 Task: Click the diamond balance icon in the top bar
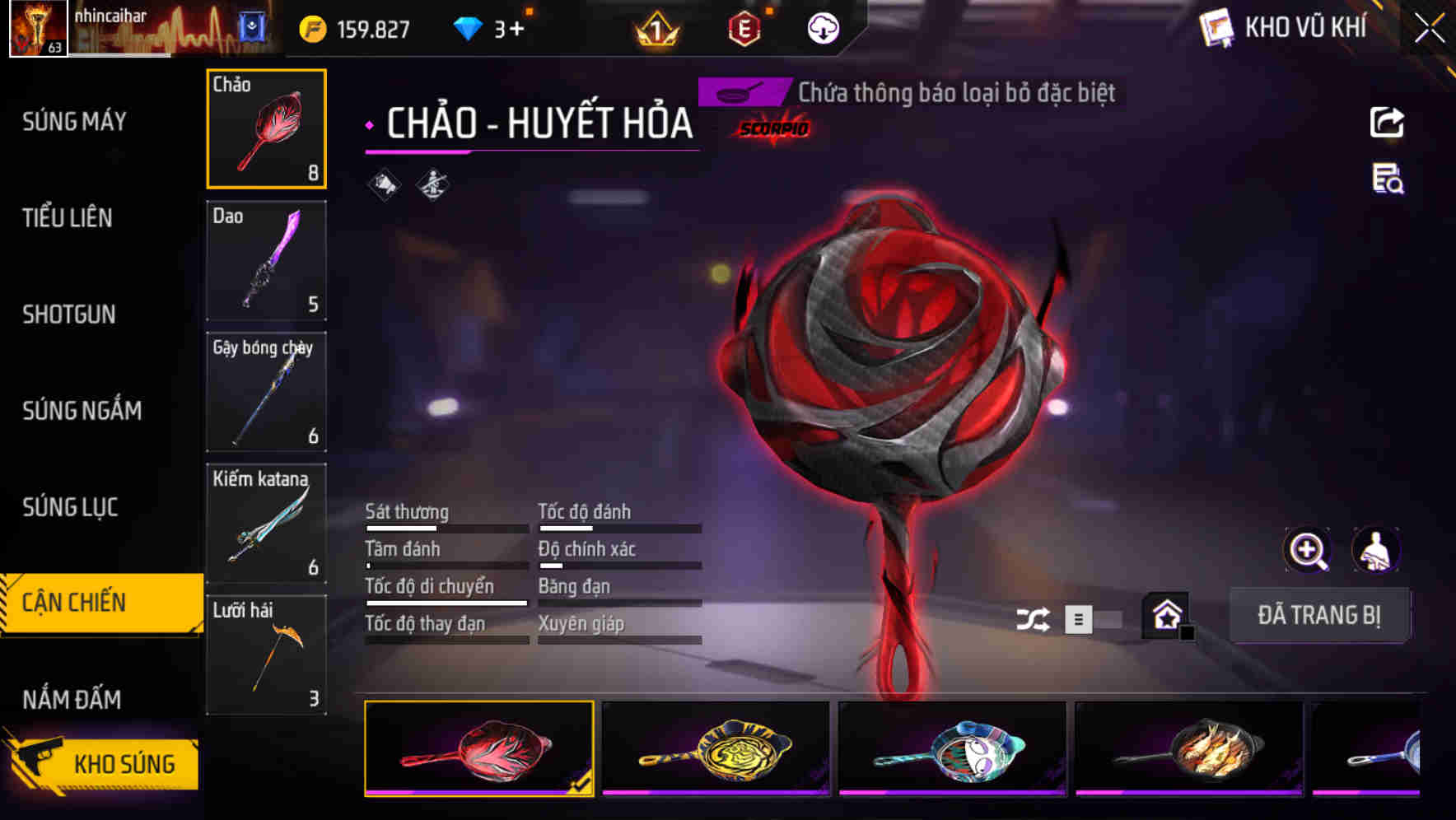point(467,26)
